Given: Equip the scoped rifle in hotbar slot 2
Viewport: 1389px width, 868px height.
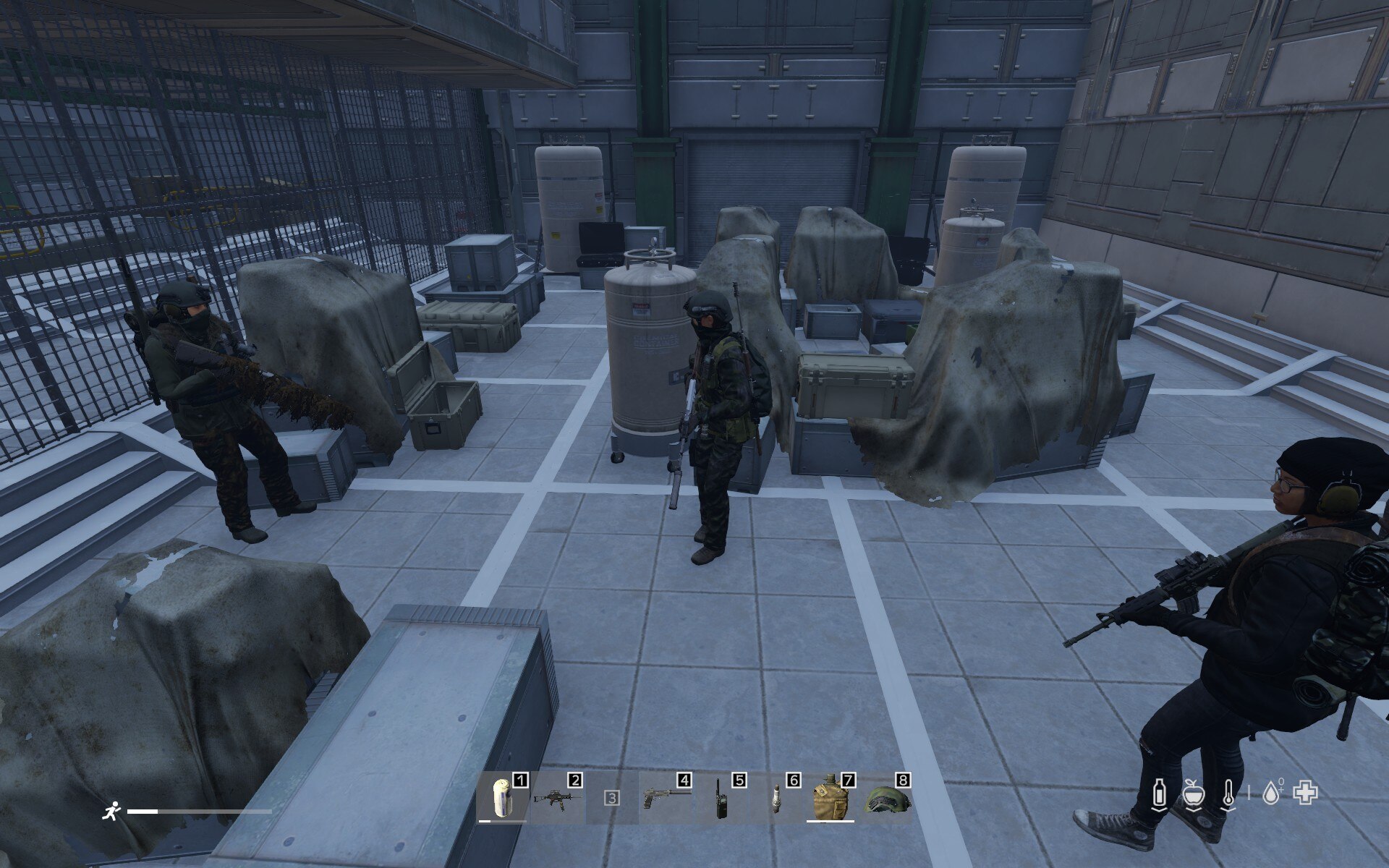Looking at the screenshot, I should (x=557, y=798).
